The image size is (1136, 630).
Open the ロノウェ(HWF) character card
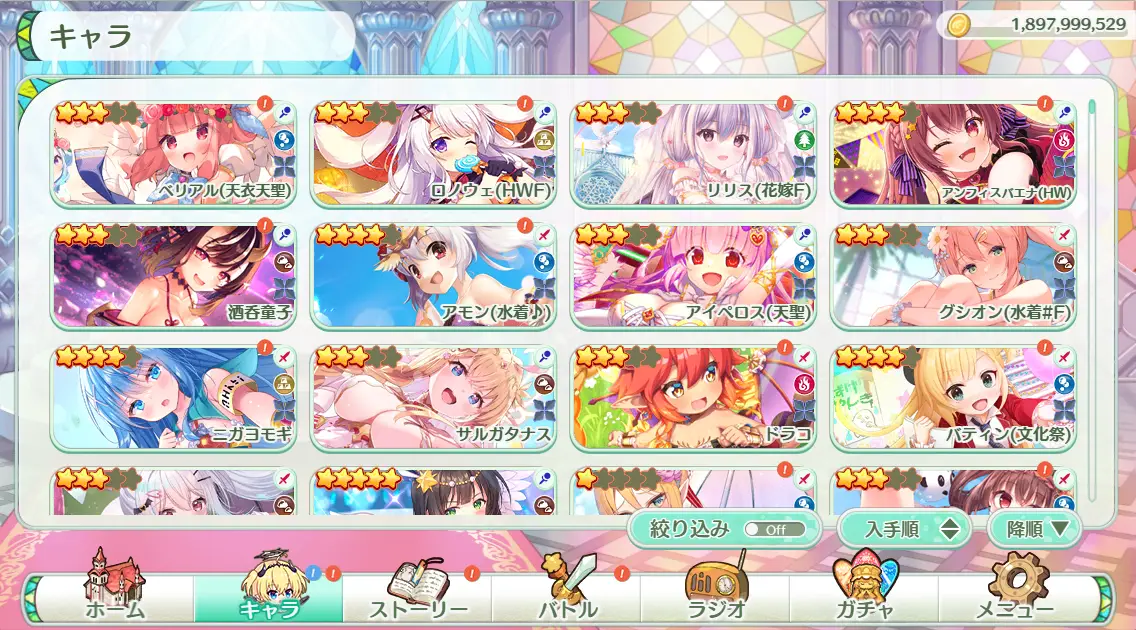coord(433,154)
